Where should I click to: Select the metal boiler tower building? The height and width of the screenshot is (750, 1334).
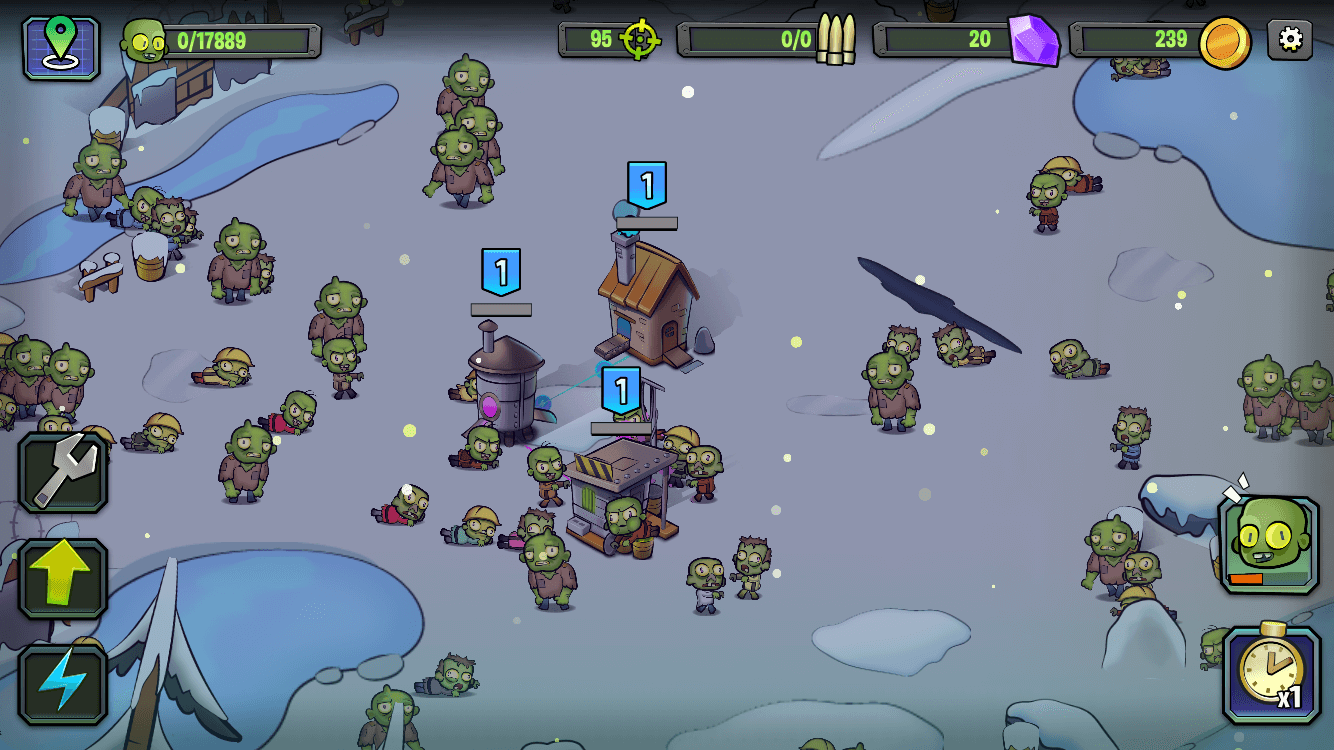click(x=506, y=384)
